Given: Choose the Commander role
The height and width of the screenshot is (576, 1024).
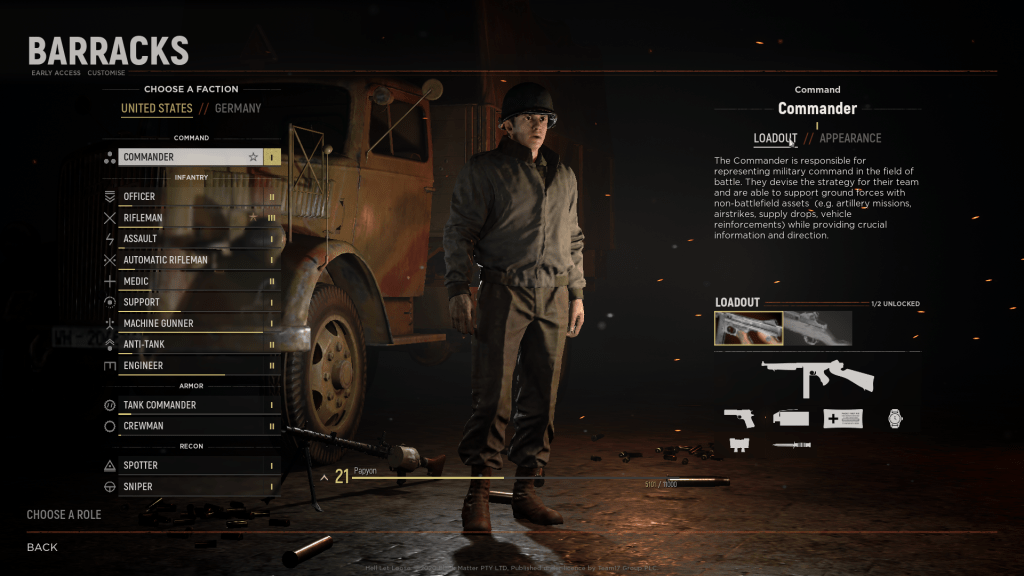Looking at the screenshot, I should (x=190, y=157).
